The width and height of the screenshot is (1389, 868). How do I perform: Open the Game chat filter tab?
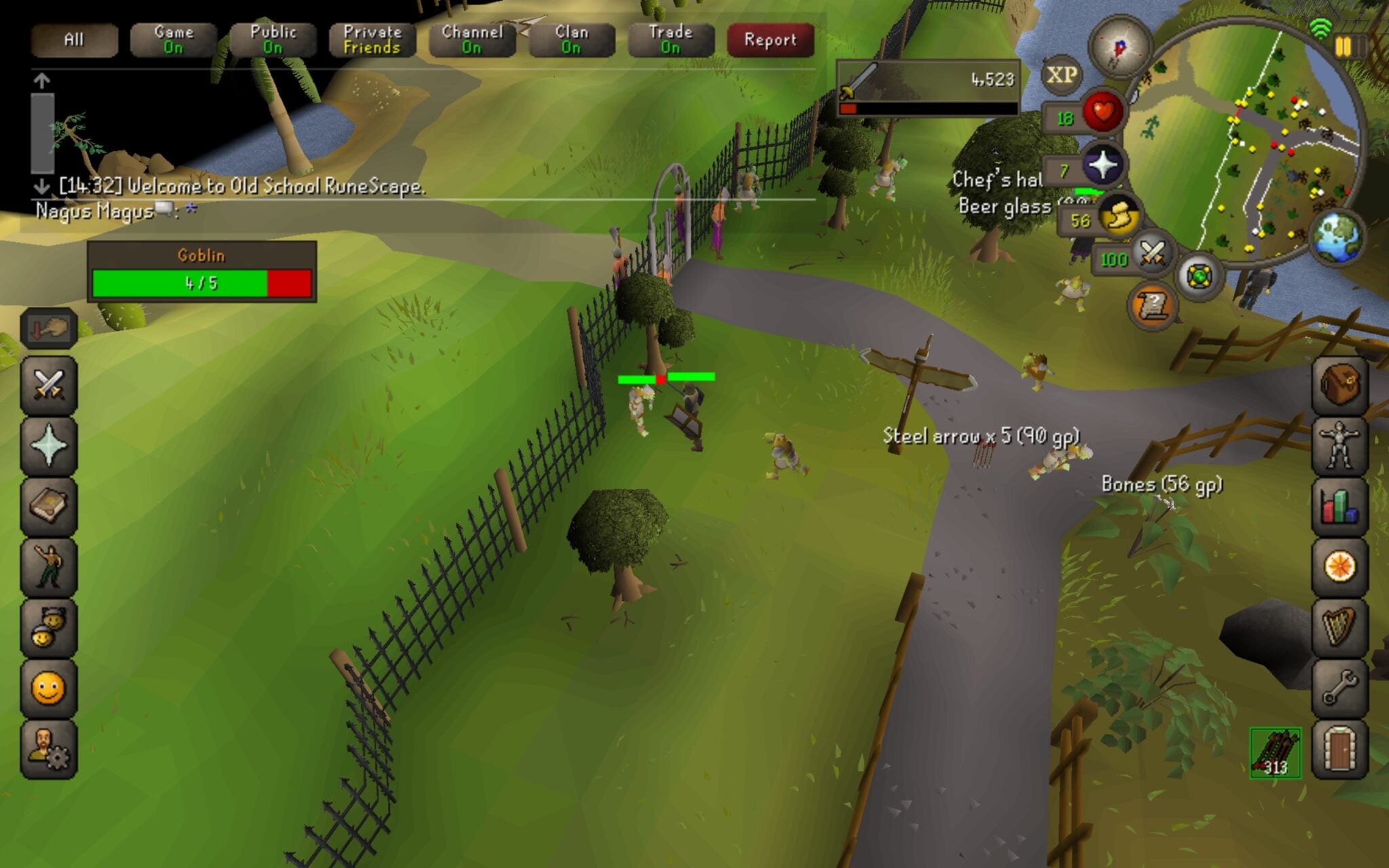tap(173, 41)
